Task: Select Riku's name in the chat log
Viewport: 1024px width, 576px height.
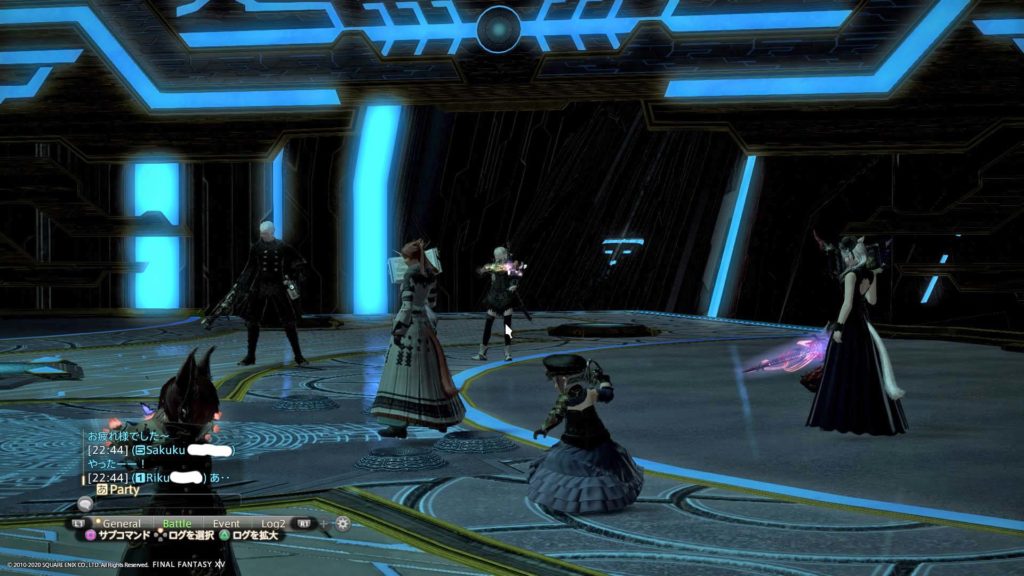Action: coord(157,477)
